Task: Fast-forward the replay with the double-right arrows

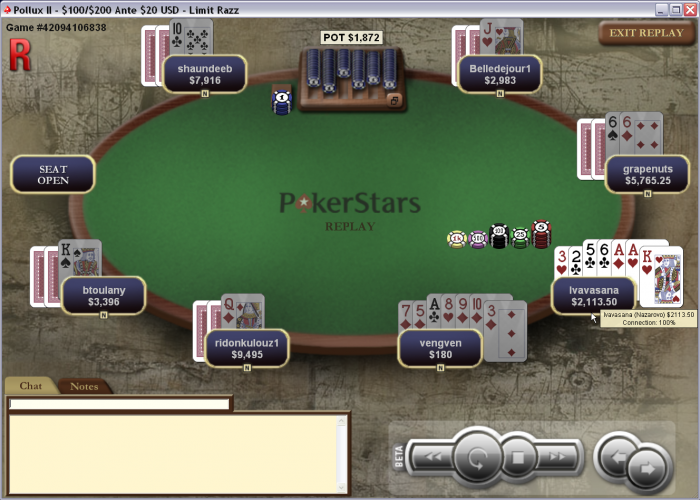Action: coord(559,458)
